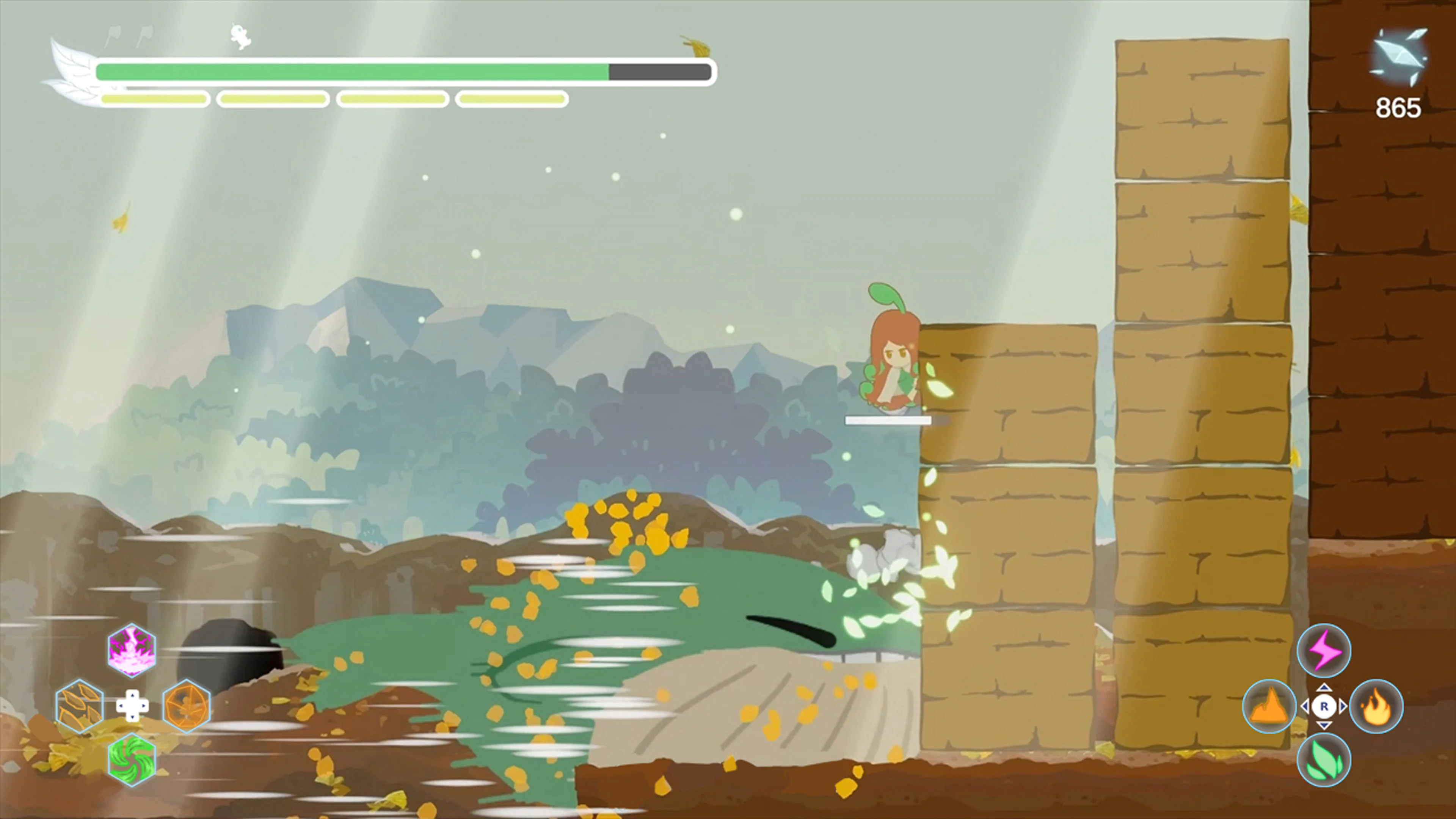The width and height of the screenshot is (1456, 819).
Task: Select the green spiral ability hexagon
Action: (x=131, y=760)
